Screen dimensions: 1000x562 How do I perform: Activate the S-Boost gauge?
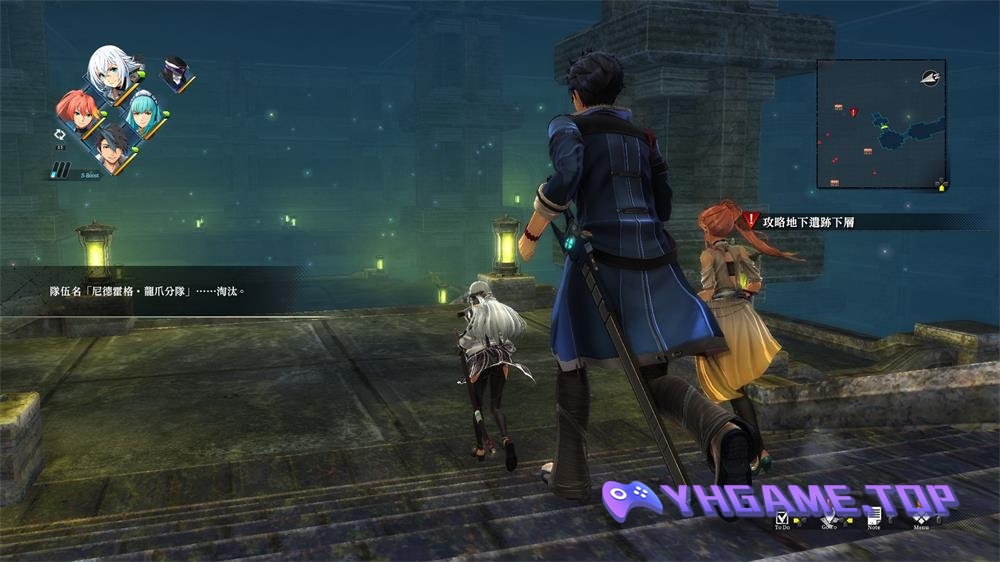[x=64, y=172]
